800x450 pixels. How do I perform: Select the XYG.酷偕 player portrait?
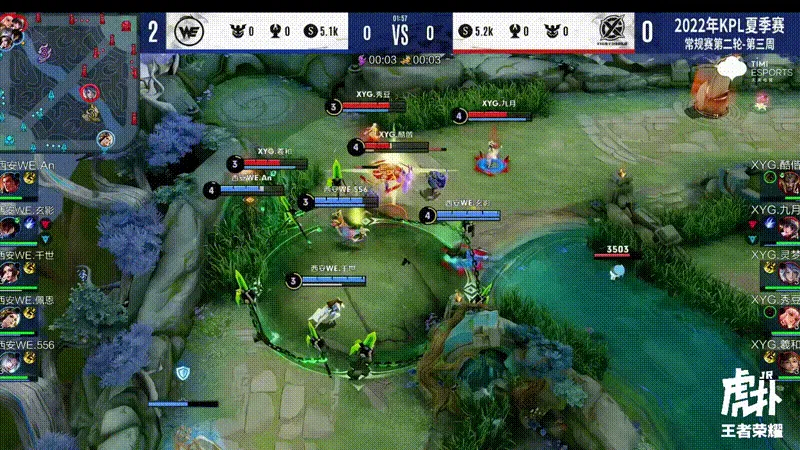click(788, 183)
